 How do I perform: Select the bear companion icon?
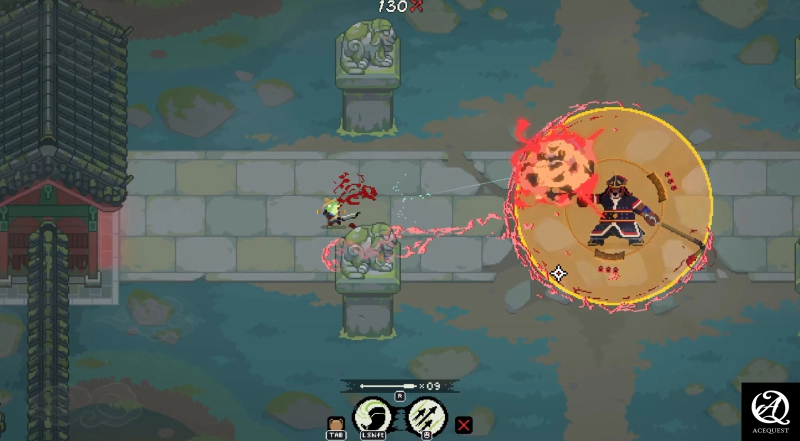(x=335, y=424)
